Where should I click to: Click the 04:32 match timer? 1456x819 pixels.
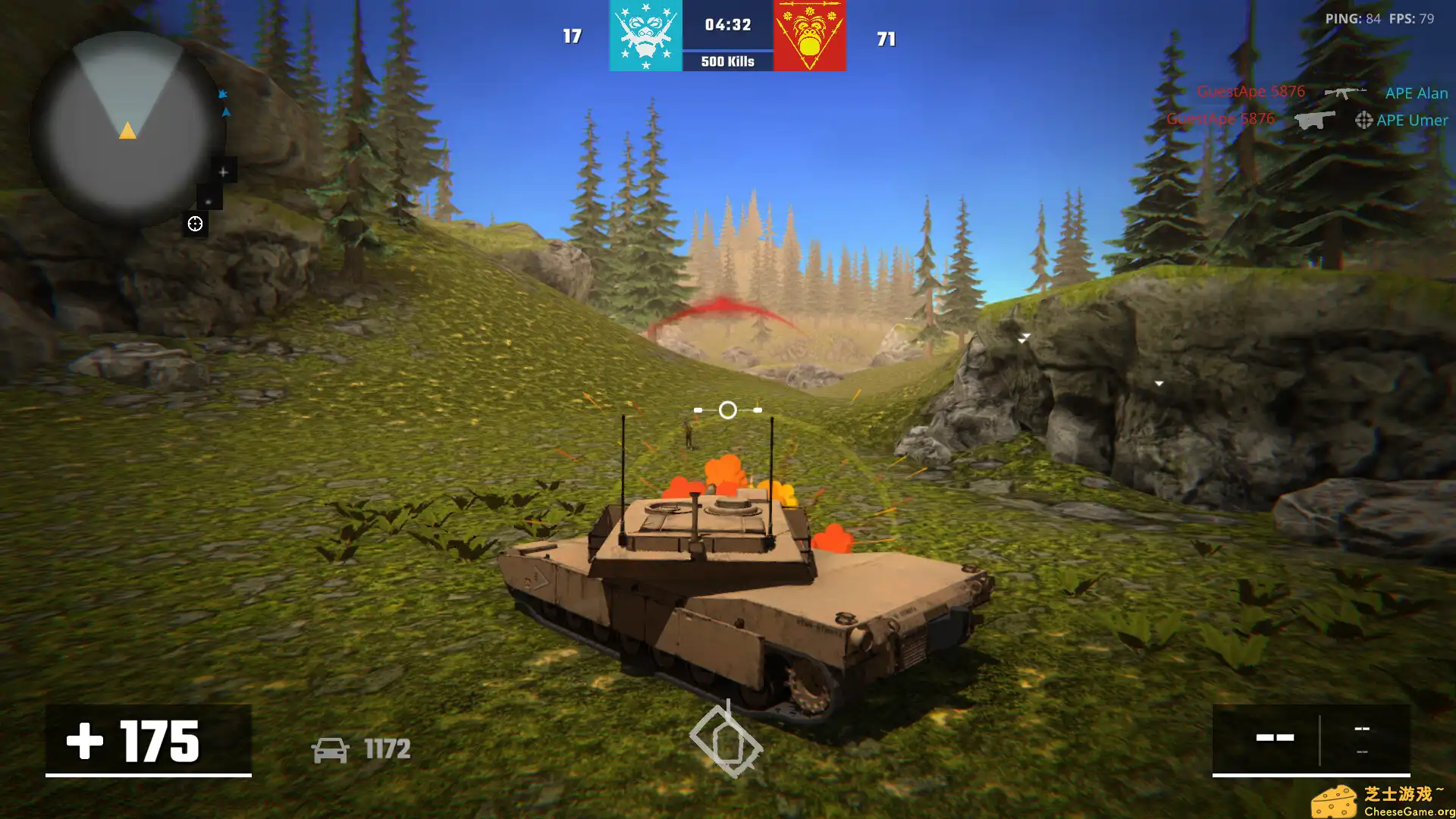point(727,24)
